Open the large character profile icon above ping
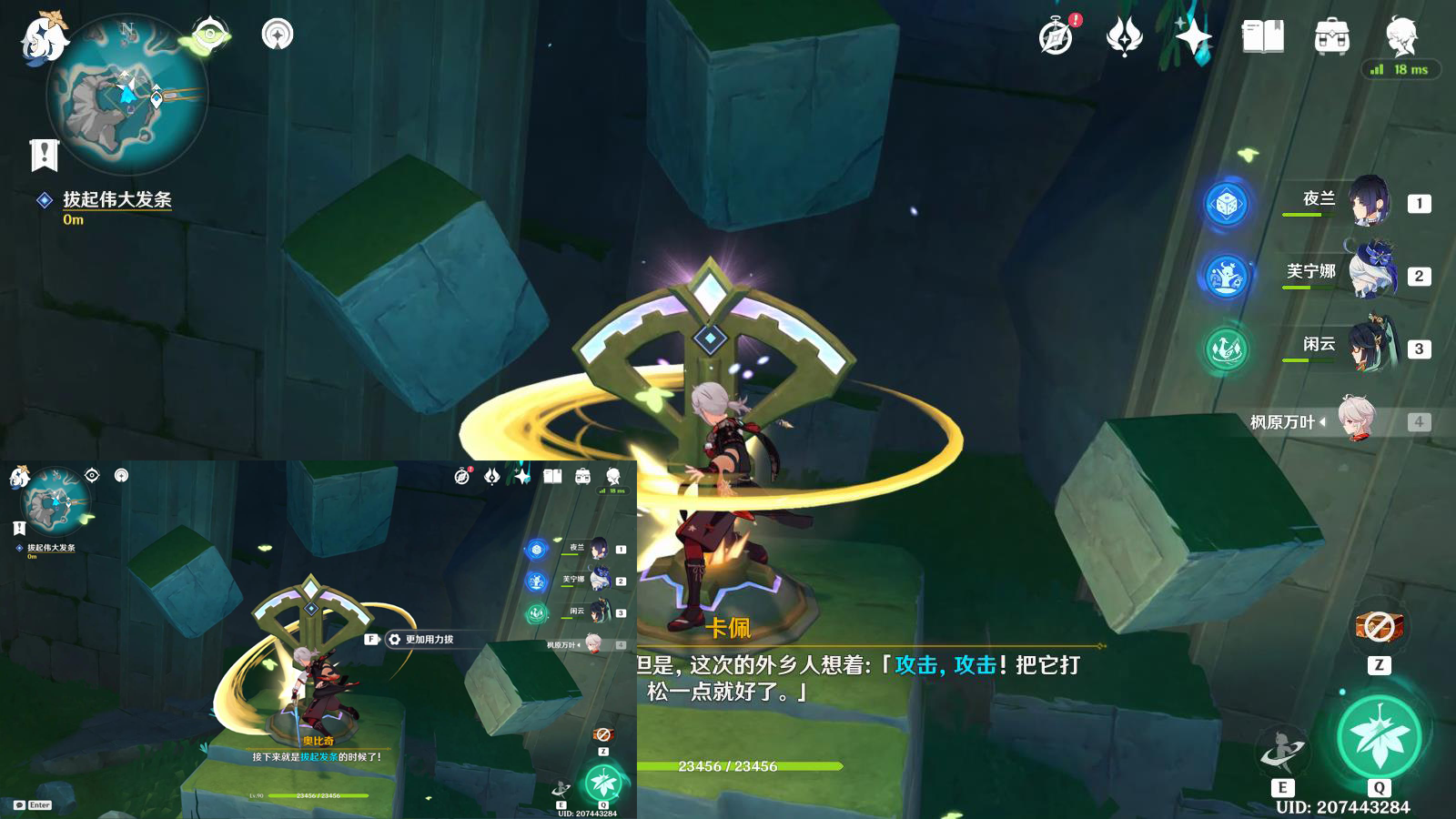Viewport: 1456px width, 819px height. 1401,35
